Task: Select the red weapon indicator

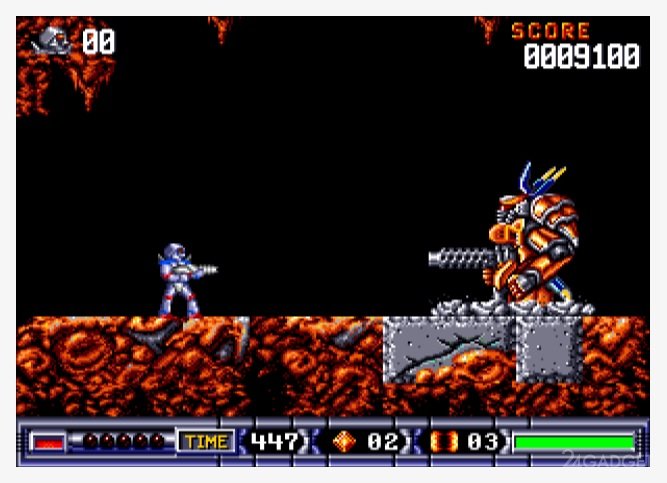Action: click(x=46, y=441)
